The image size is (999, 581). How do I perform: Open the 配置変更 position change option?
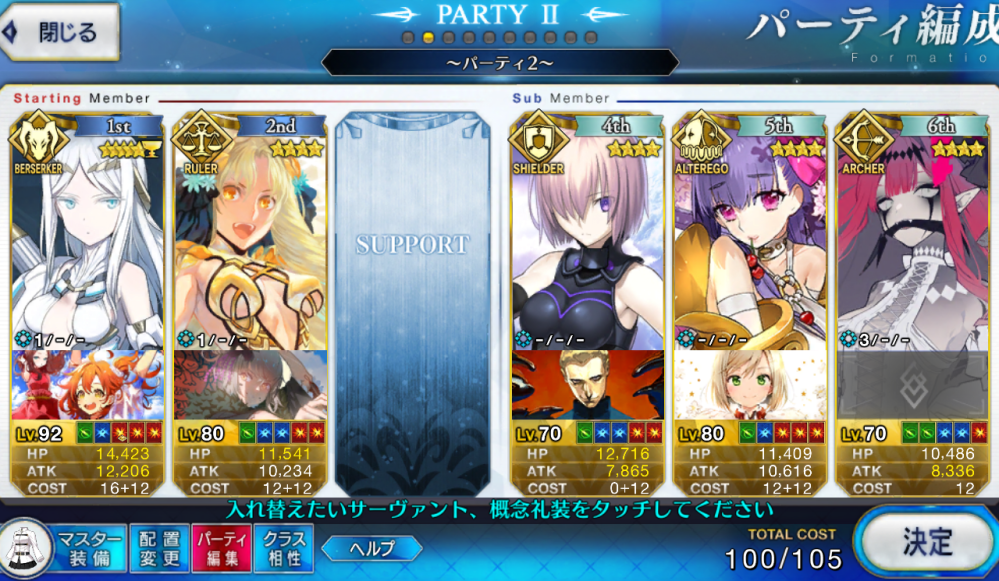click(158, 548)
